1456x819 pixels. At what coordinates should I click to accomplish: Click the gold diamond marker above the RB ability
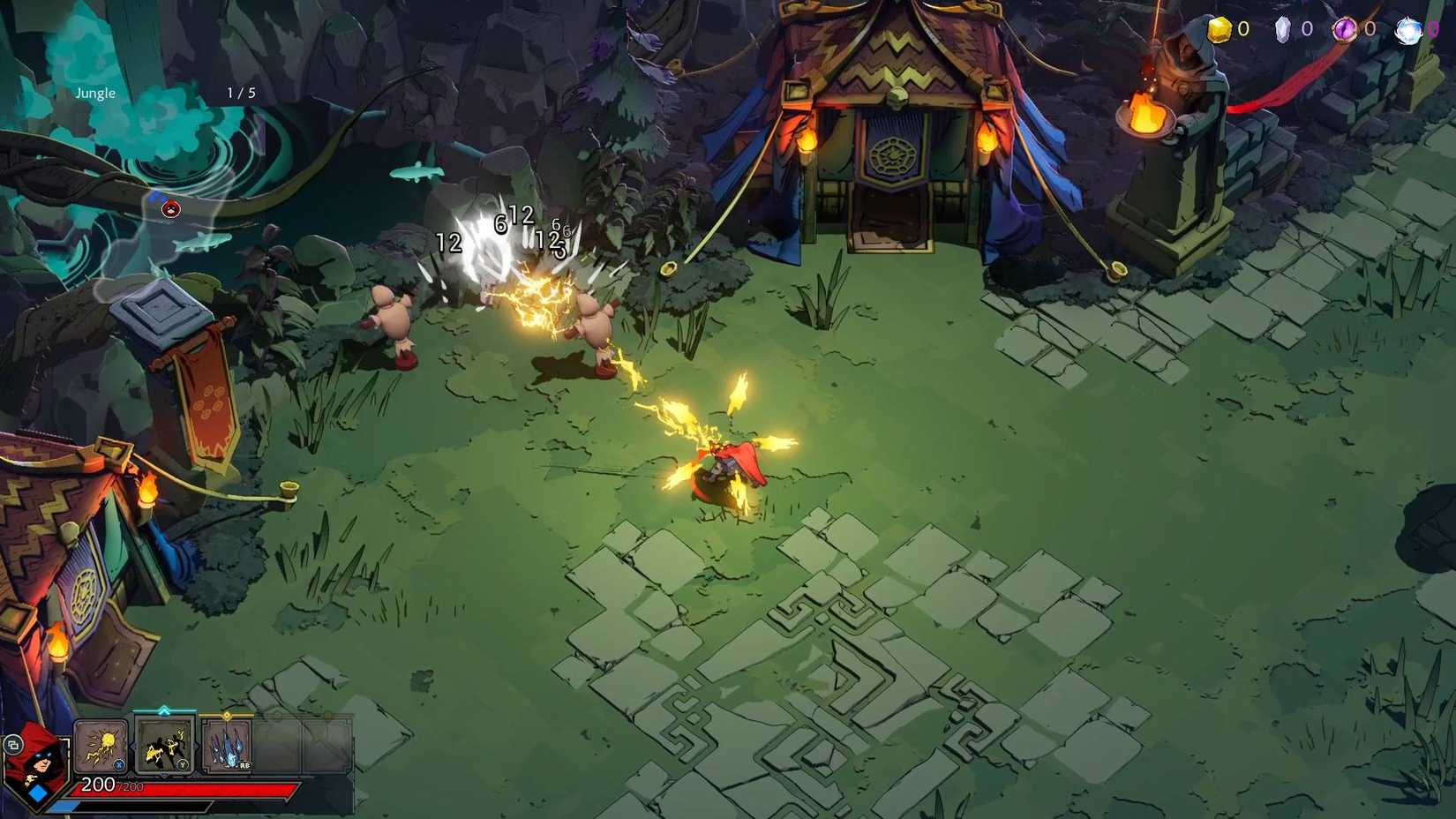227,715
